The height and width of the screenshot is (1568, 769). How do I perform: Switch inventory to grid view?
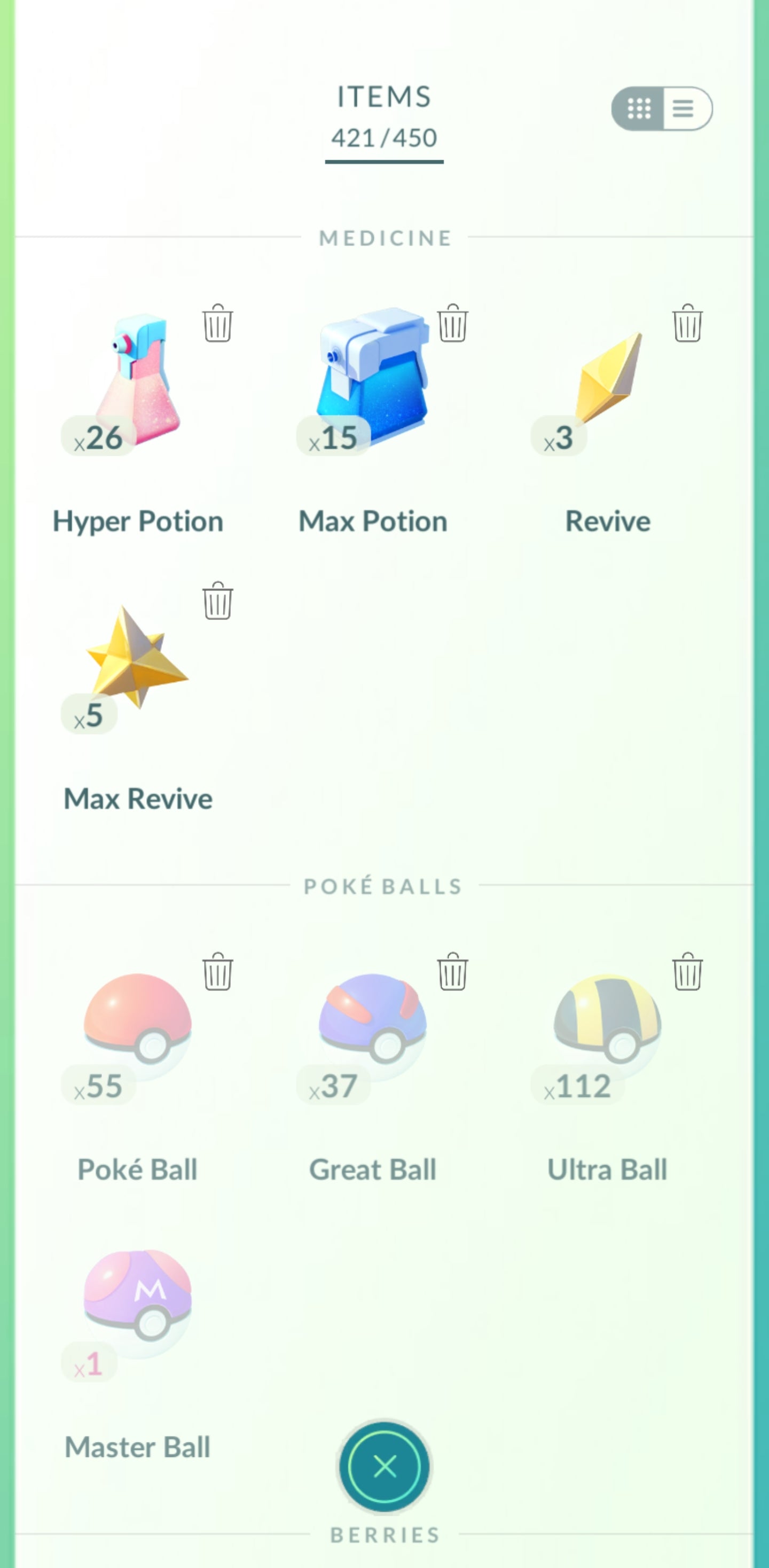639,110
